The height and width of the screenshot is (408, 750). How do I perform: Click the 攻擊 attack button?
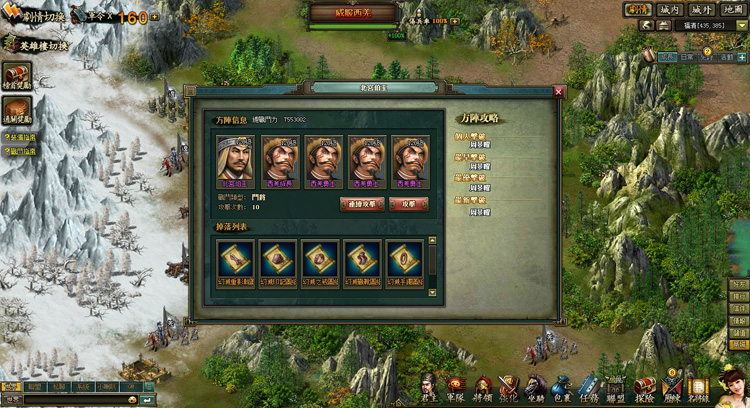tap(408, 204)
